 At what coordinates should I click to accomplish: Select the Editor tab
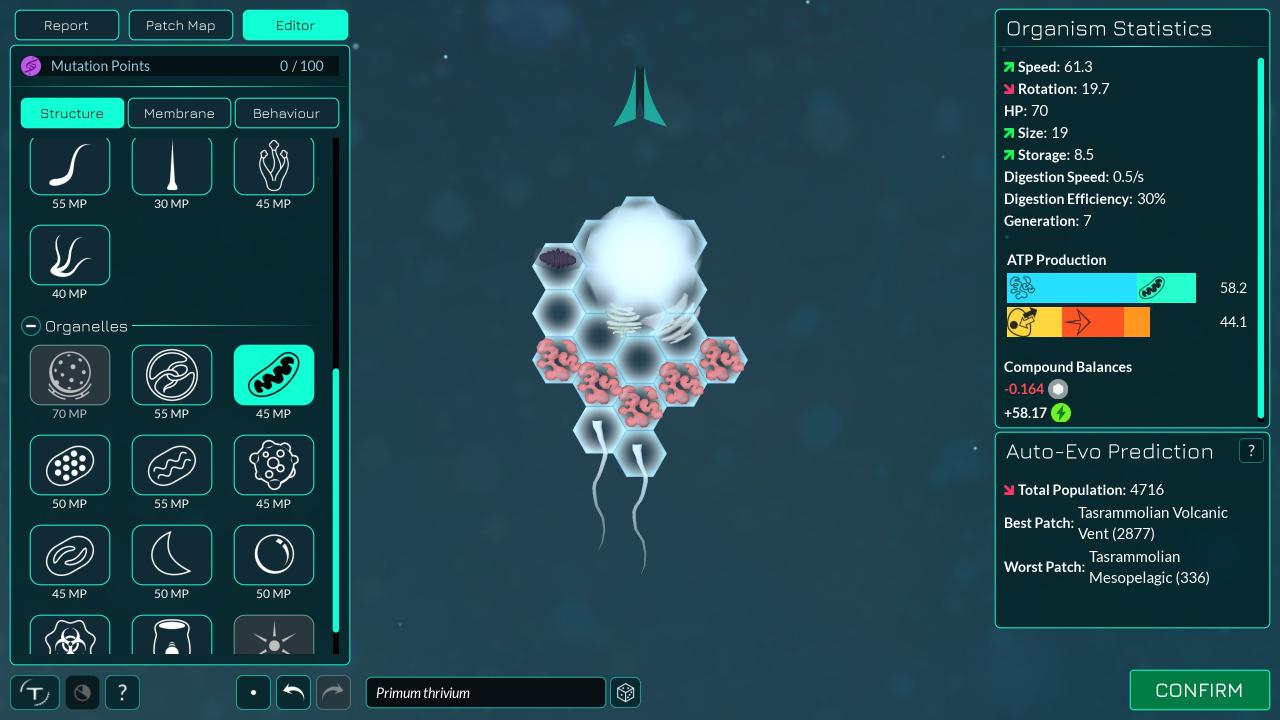(x=295, y=25)
